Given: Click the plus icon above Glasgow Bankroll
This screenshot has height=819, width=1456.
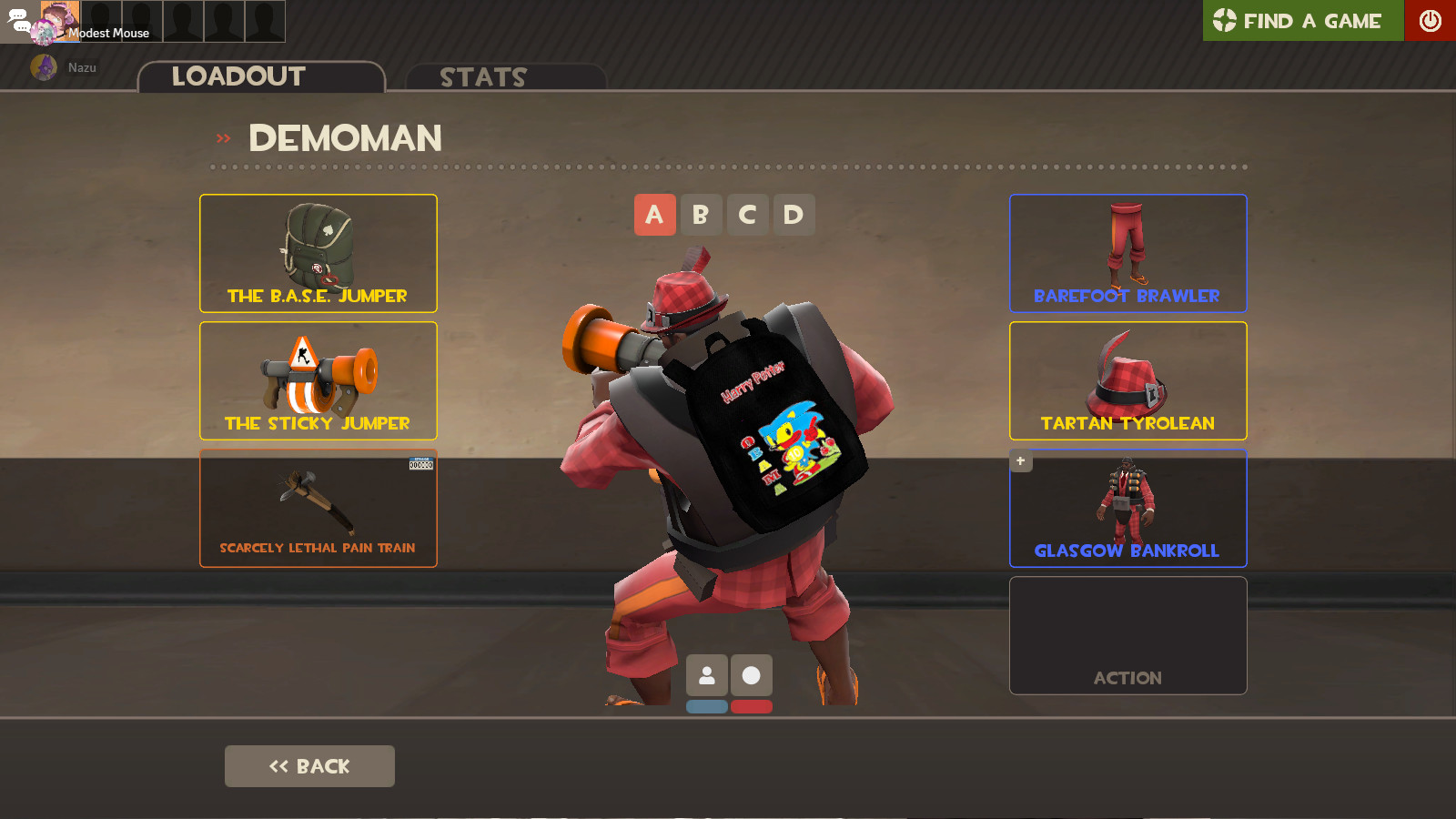Looking at the screenshot, I should coord(1019,460).
